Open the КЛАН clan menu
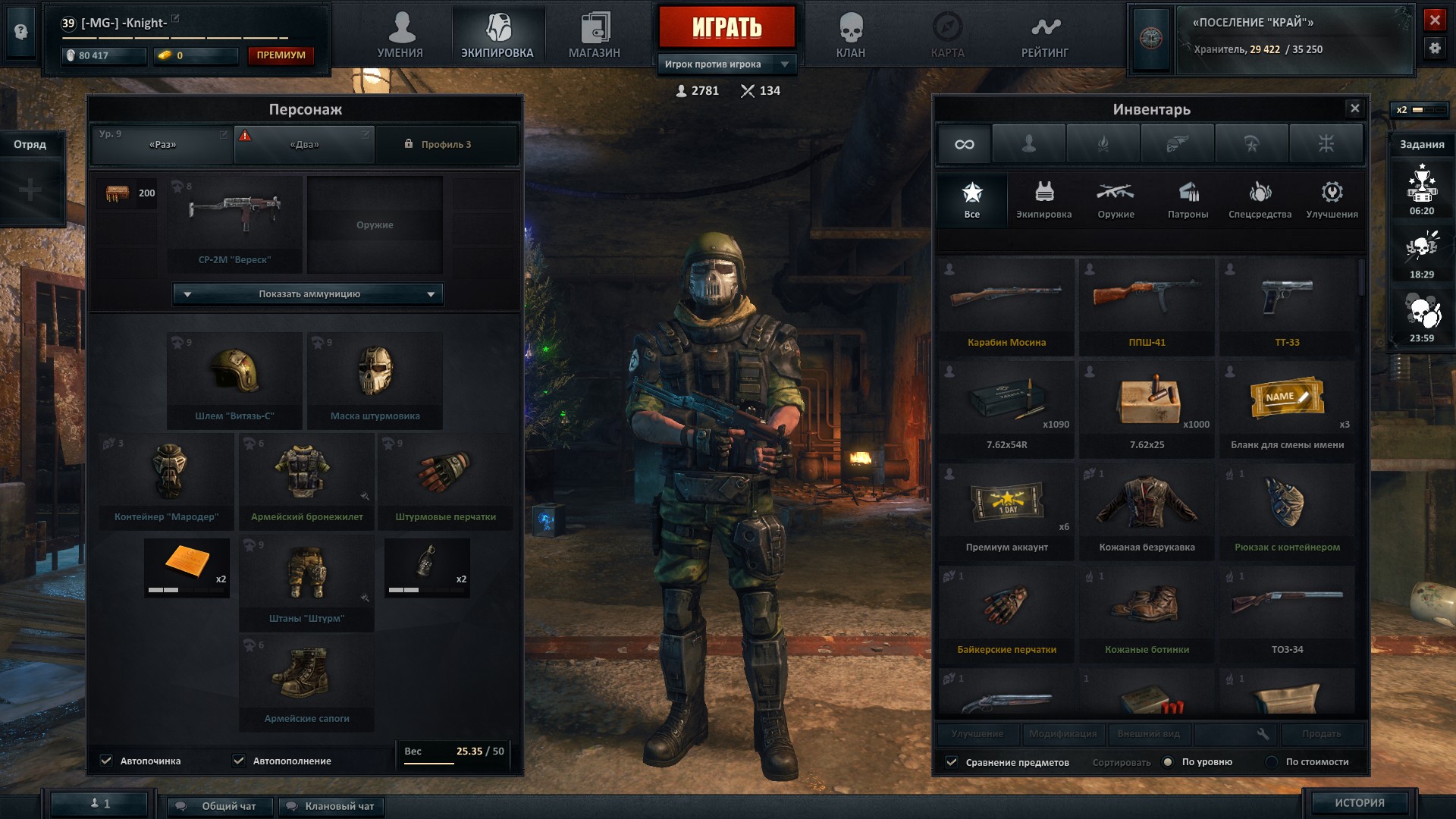Screen dimensions: 1456x819 [850, 36]
